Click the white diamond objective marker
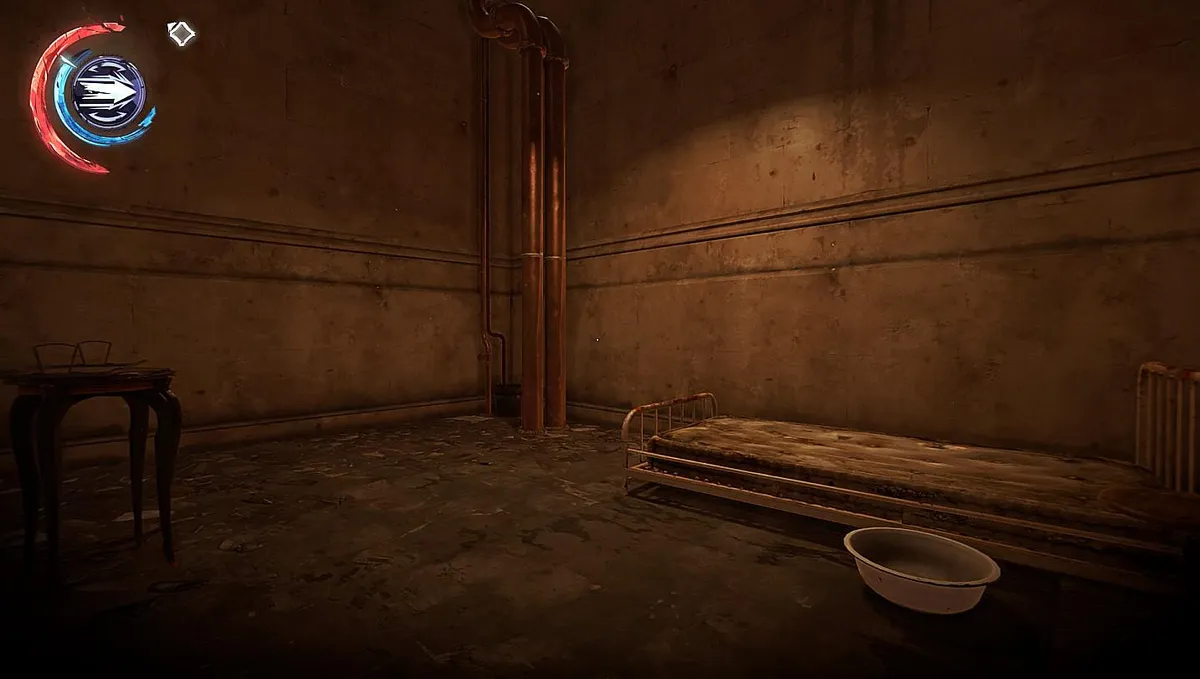Image resolution: width=1200 pixels, height=679 pixels. 181,34
